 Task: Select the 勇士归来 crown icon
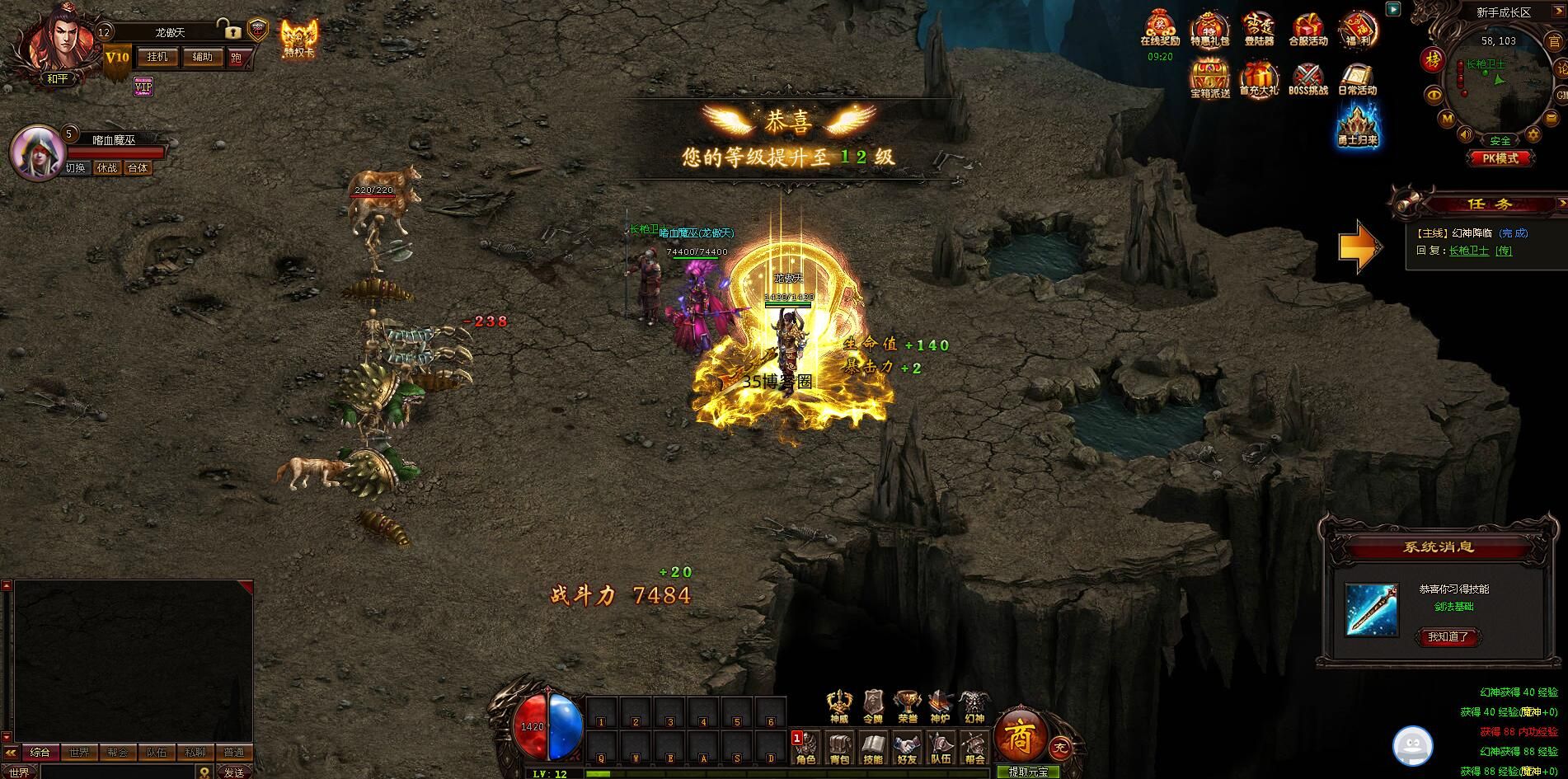coord(1357,128)
